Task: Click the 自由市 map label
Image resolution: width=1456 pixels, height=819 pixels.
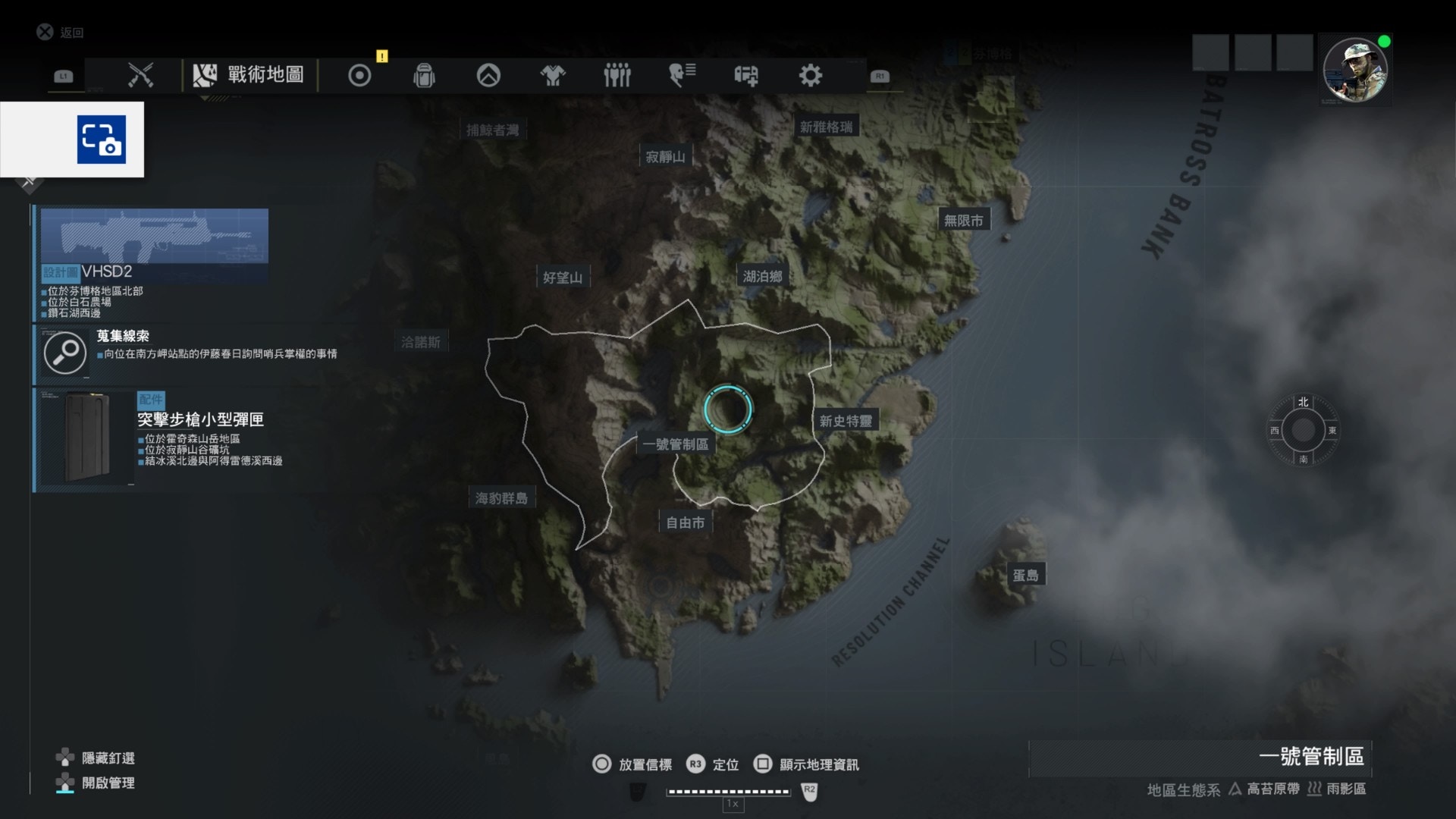Action: (685, 522)
